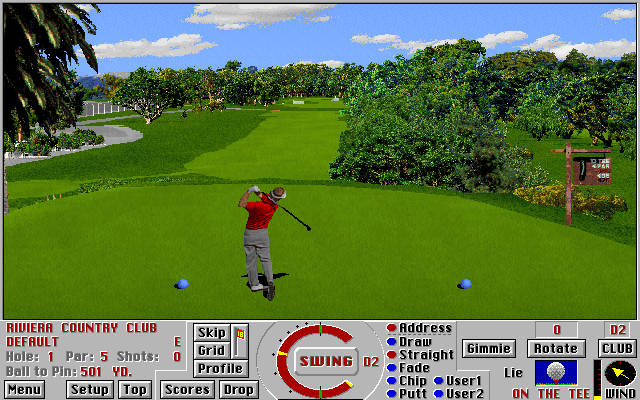640x400 pixels.
Task: Open the CLUB selection
Action: click(617, 348)
